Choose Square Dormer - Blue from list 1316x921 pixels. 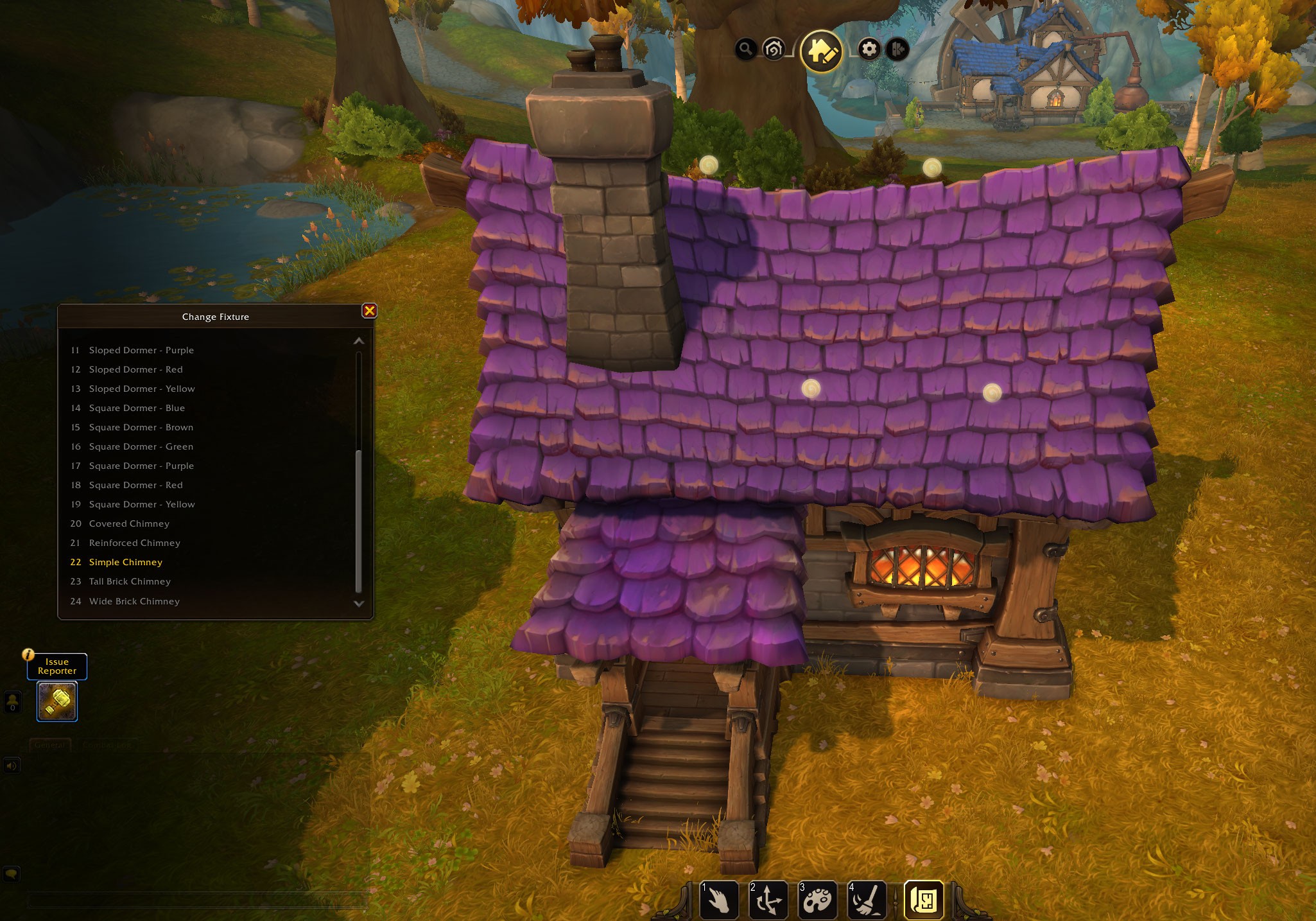(137, 408)
